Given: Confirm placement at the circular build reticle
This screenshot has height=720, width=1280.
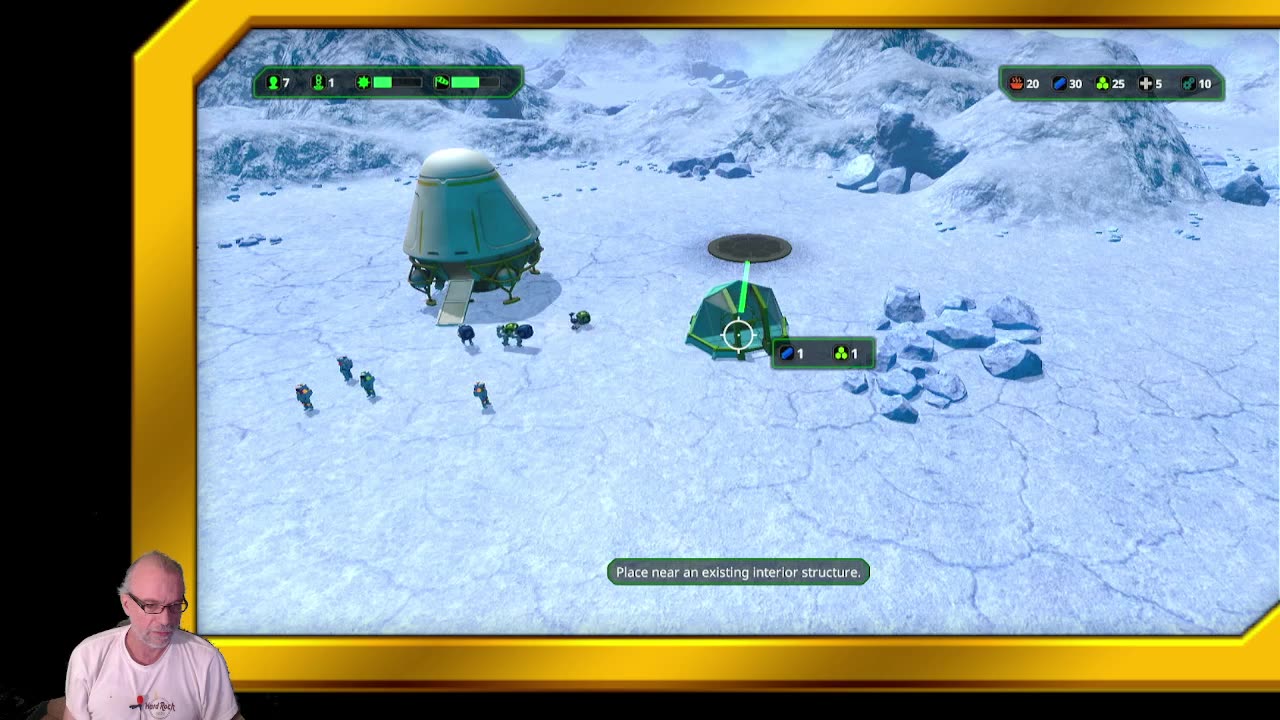Looking at the screenshot, I should pyautogui.click(x=738, y=335).
